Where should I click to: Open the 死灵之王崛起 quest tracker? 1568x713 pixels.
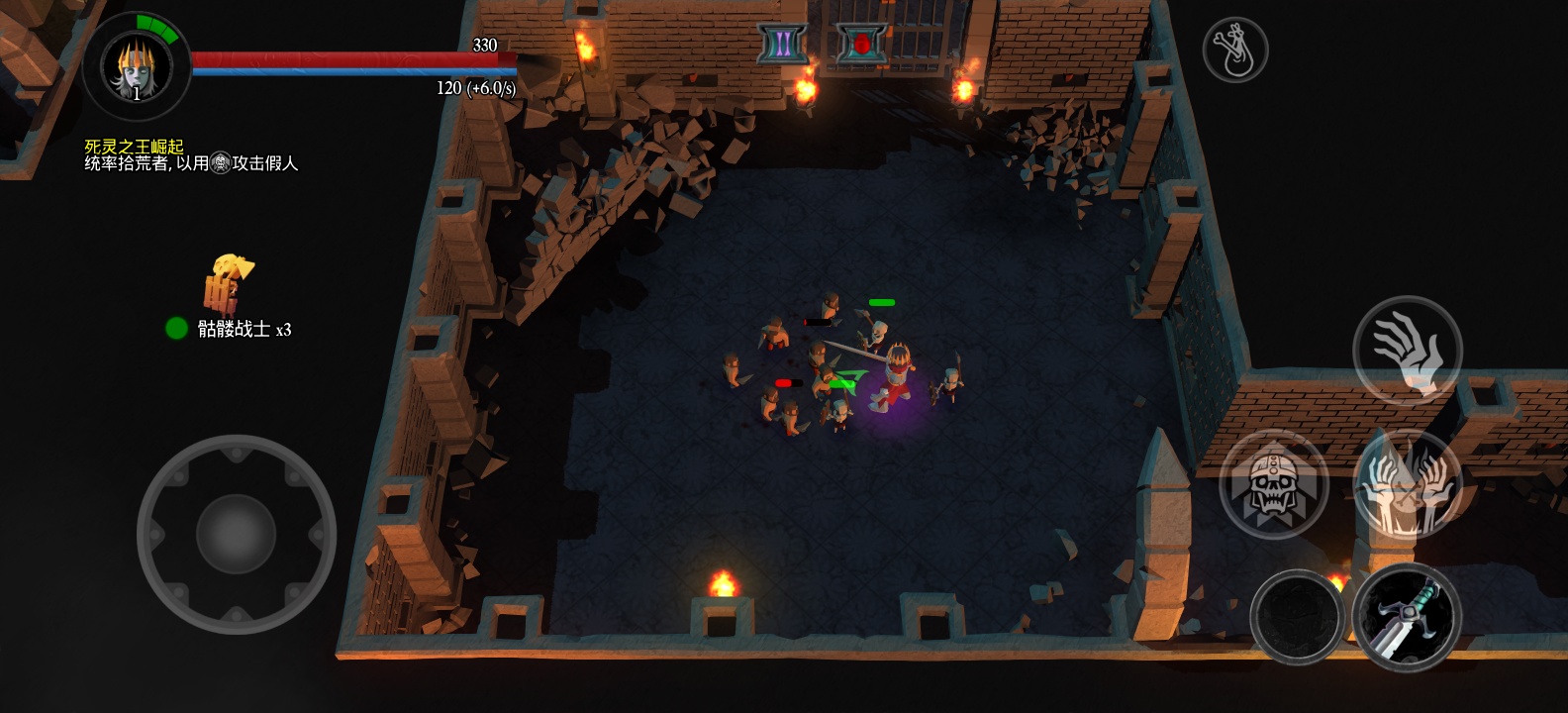(x=134, y=147)
